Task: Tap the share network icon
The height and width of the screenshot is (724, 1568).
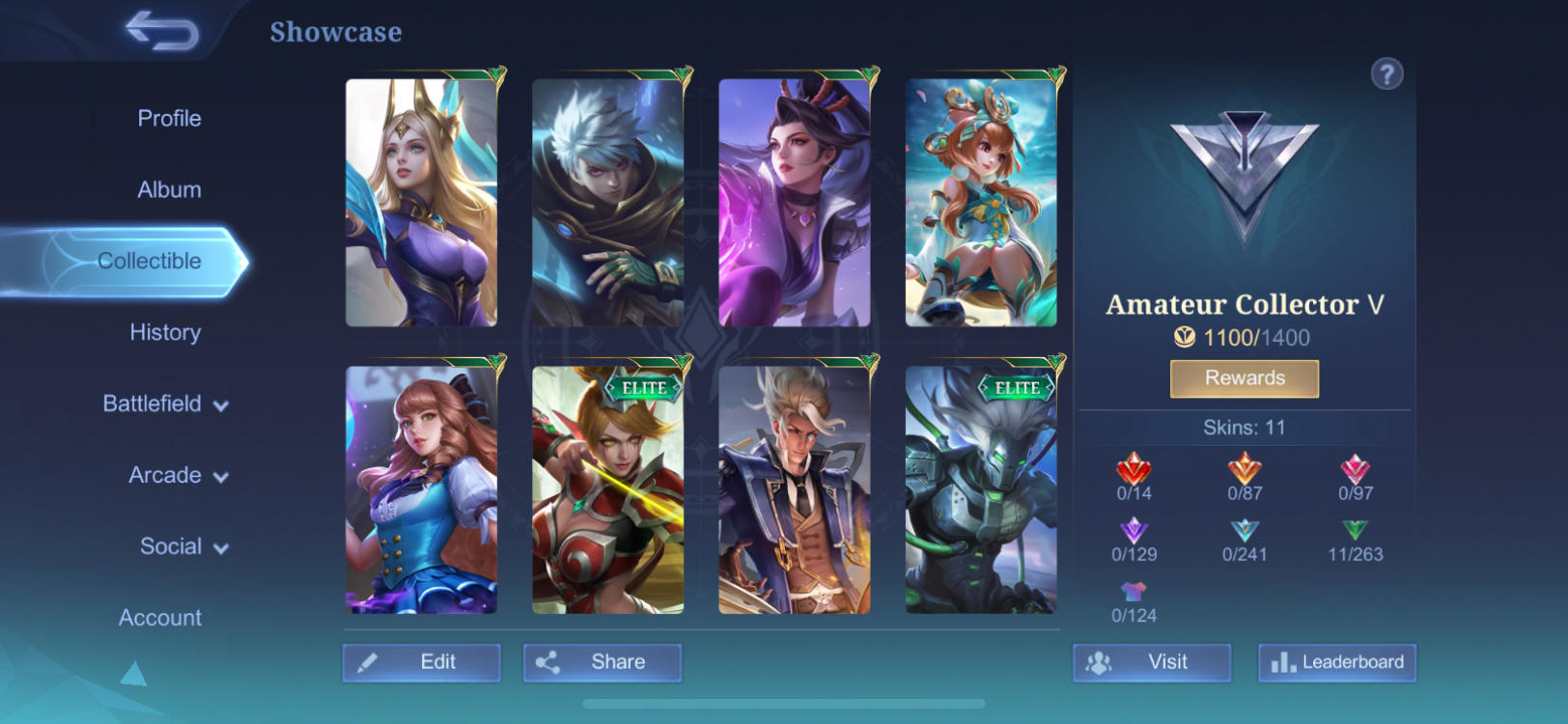Action: [x=550, y=662]
